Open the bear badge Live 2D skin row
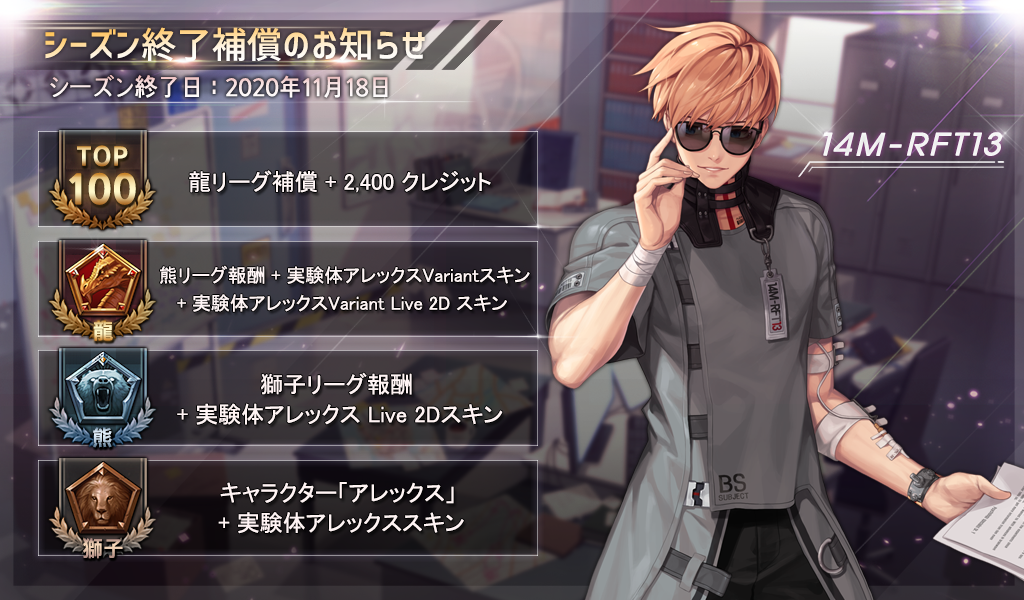This screenshot has width=1024, height=600. 288,397
